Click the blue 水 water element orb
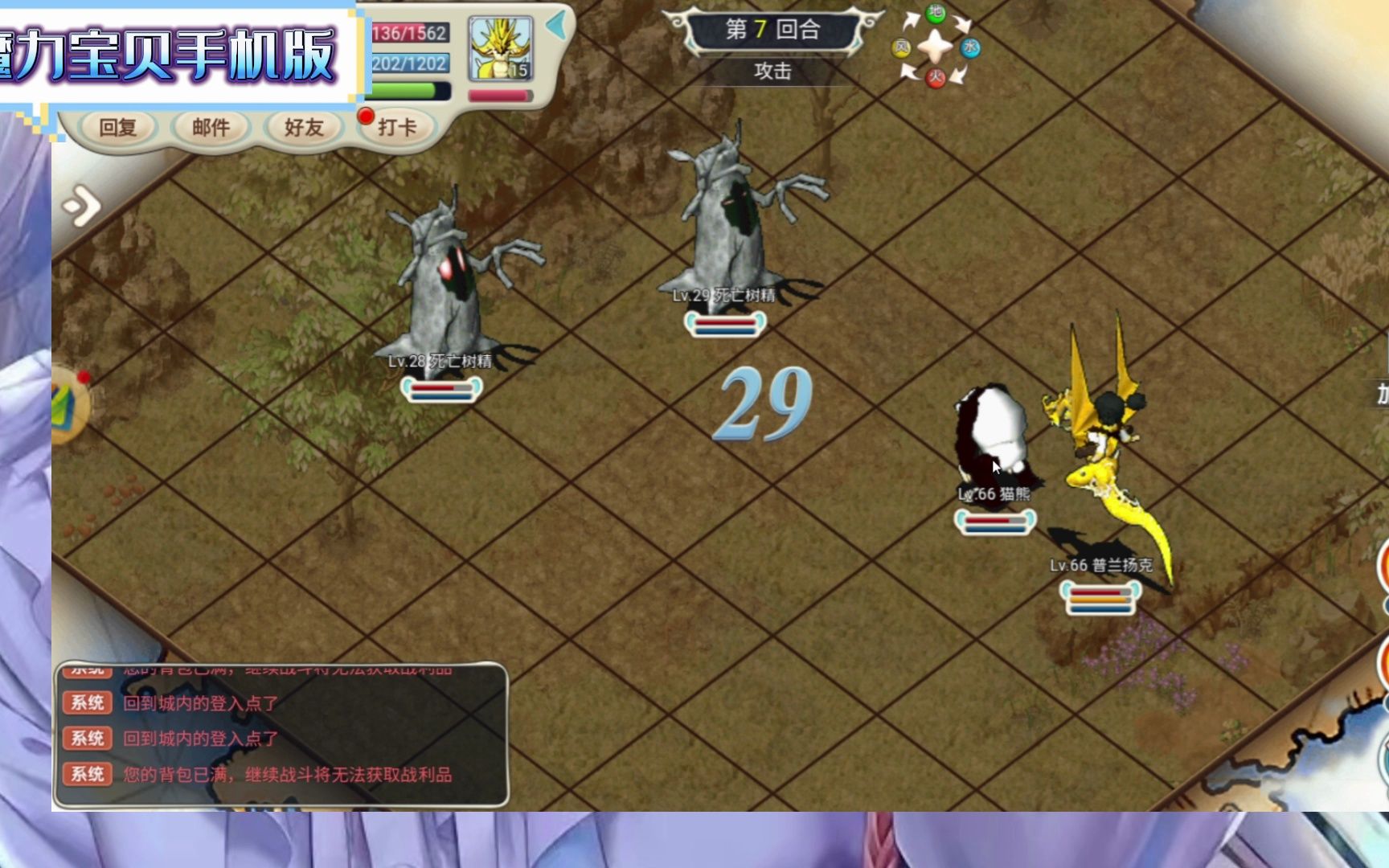This screenshot has width=1389, height=868. [970, 48]
